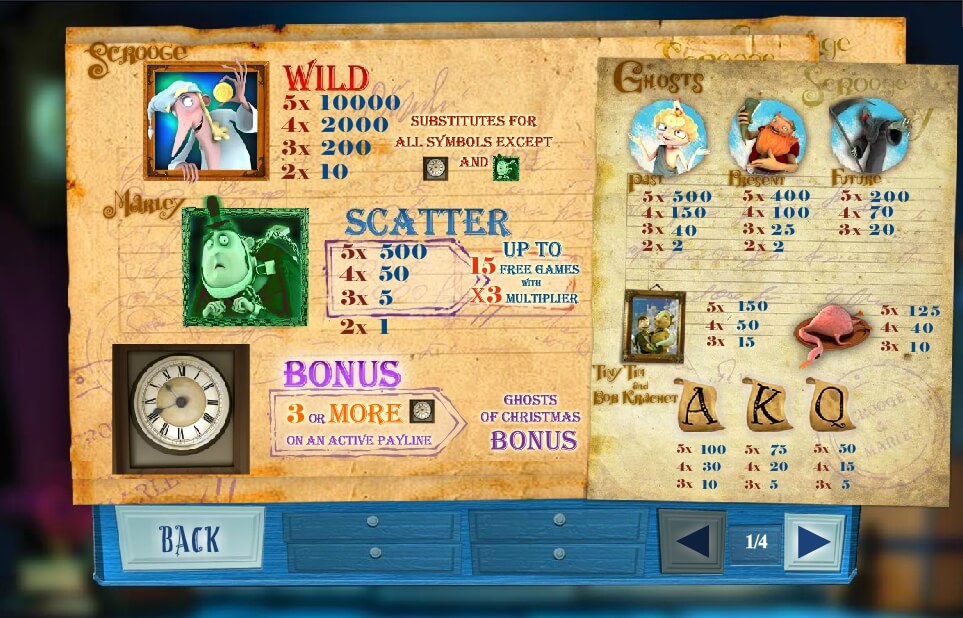Viewport: 963px width, 618px height.
Task: Go to the next paytable page
Action: tap(813, 542)
